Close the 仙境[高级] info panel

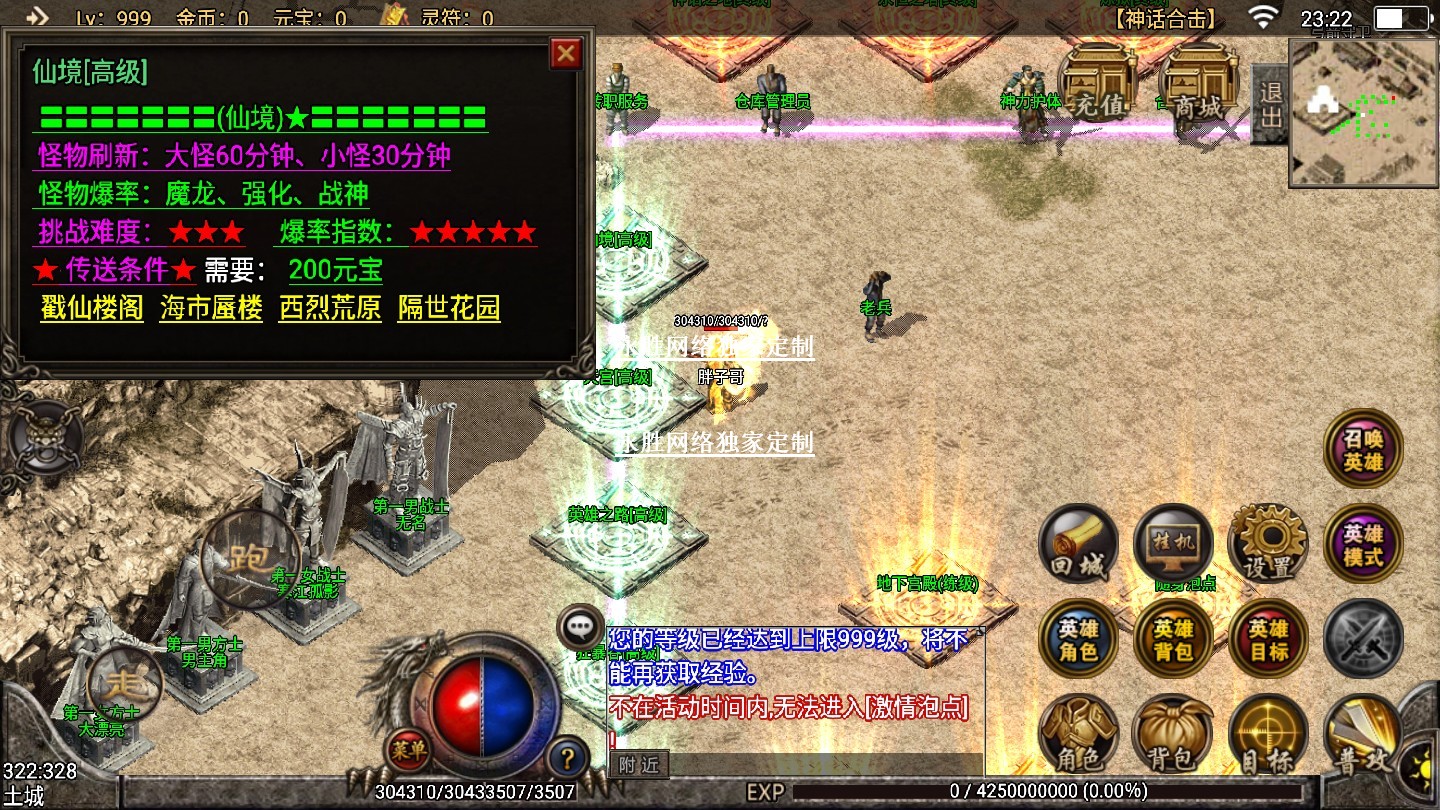pos(566,53)
